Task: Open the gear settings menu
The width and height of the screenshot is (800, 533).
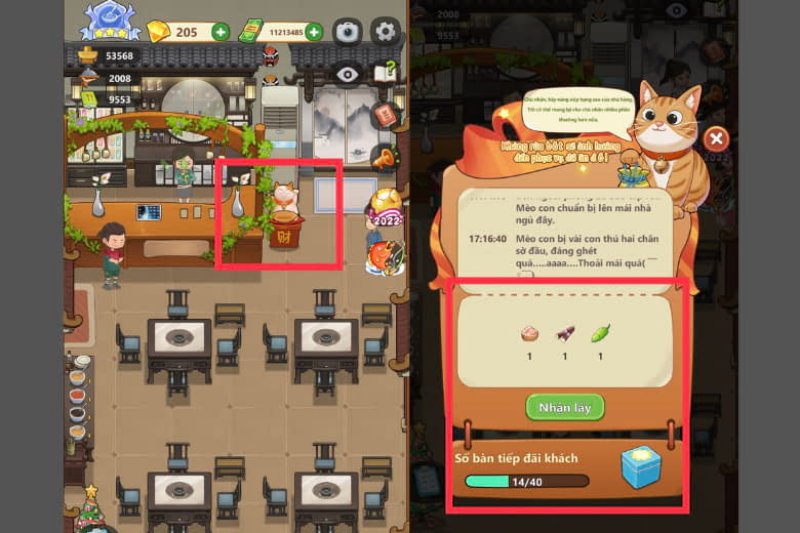Action: click(385, 31)
